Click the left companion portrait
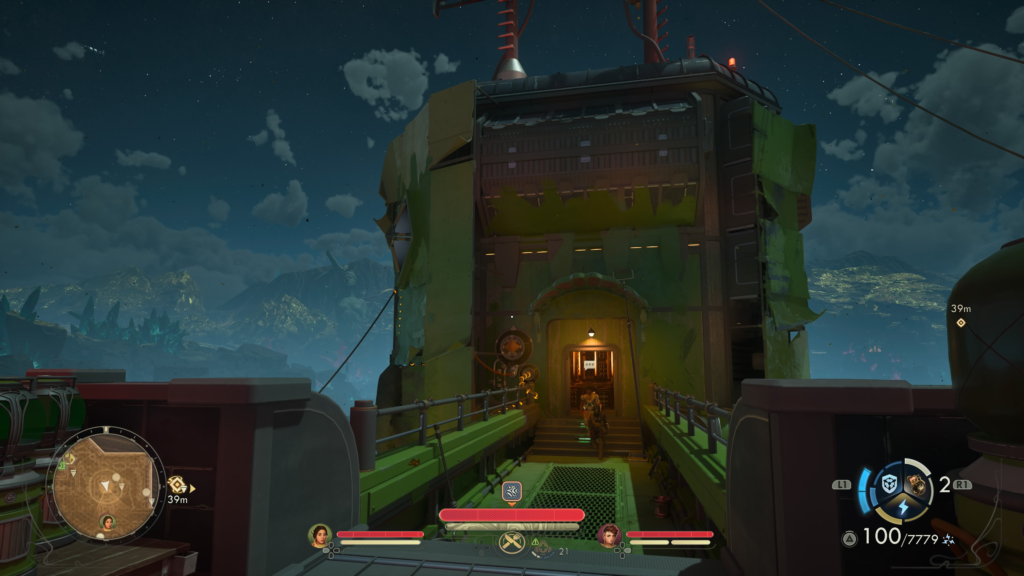Viewport: 1024px width, 576px height. [x=320, y=536]
